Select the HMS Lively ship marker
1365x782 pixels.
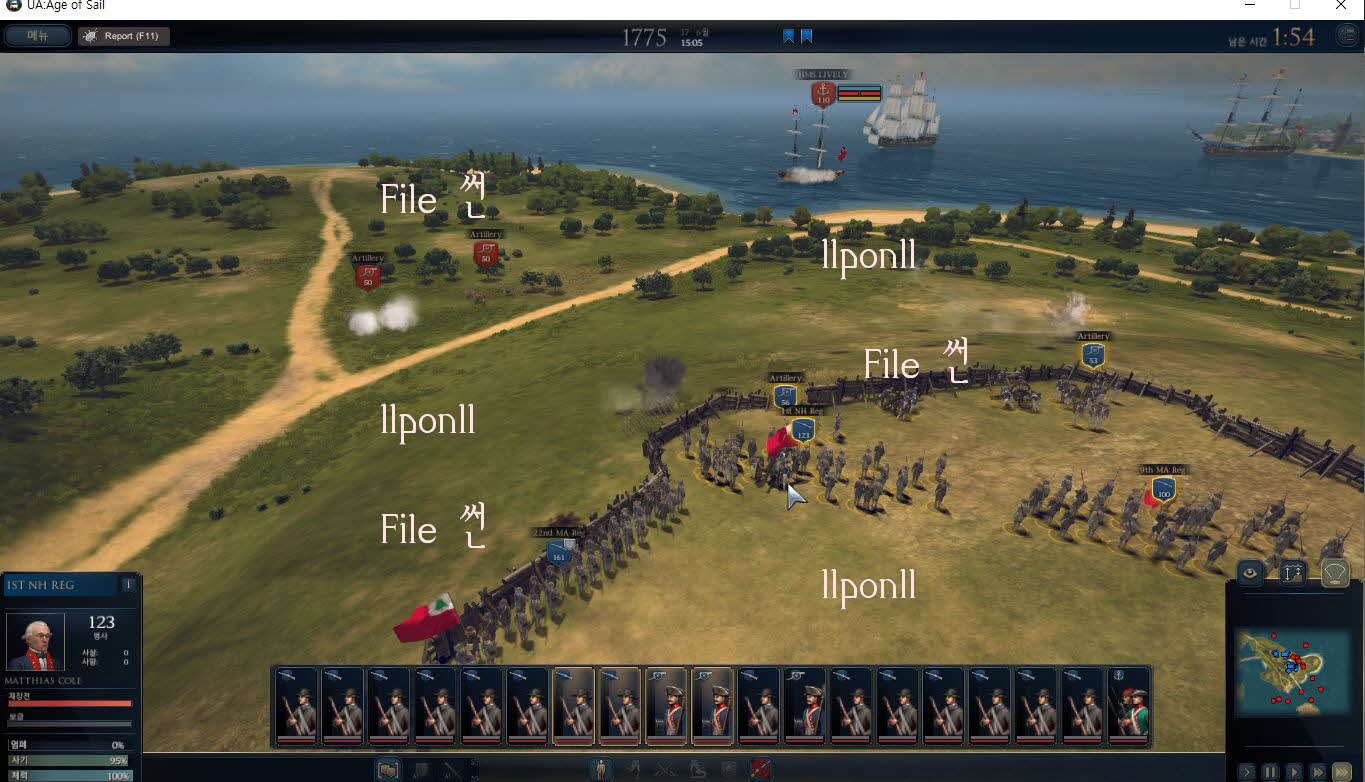823,94
